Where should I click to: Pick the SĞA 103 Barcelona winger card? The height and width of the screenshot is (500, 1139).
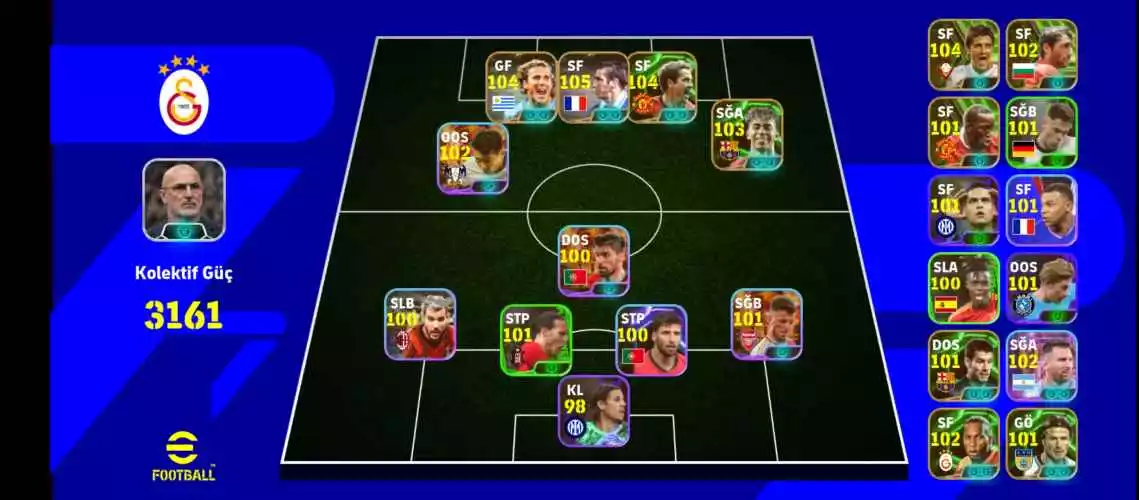[747, 133]
